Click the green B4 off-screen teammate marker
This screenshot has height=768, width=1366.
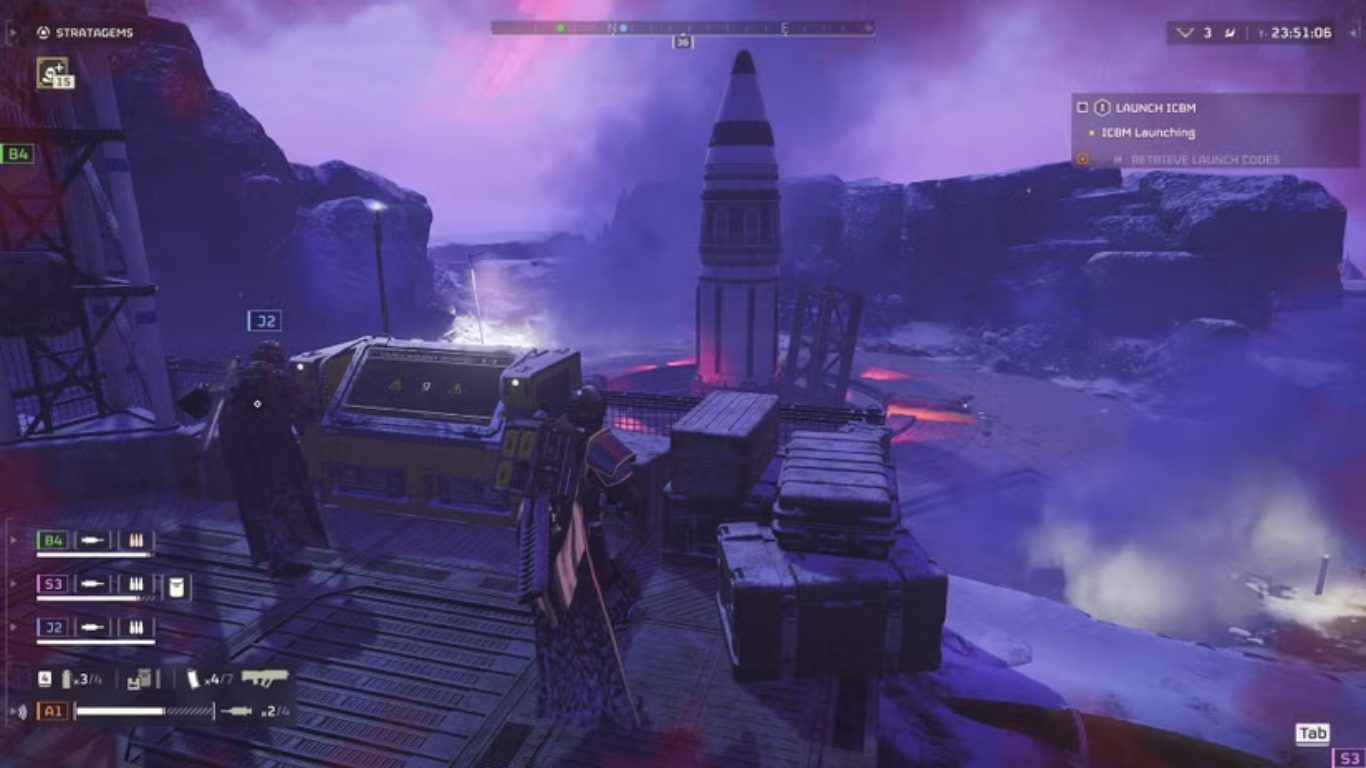click(x=18, y=153)
